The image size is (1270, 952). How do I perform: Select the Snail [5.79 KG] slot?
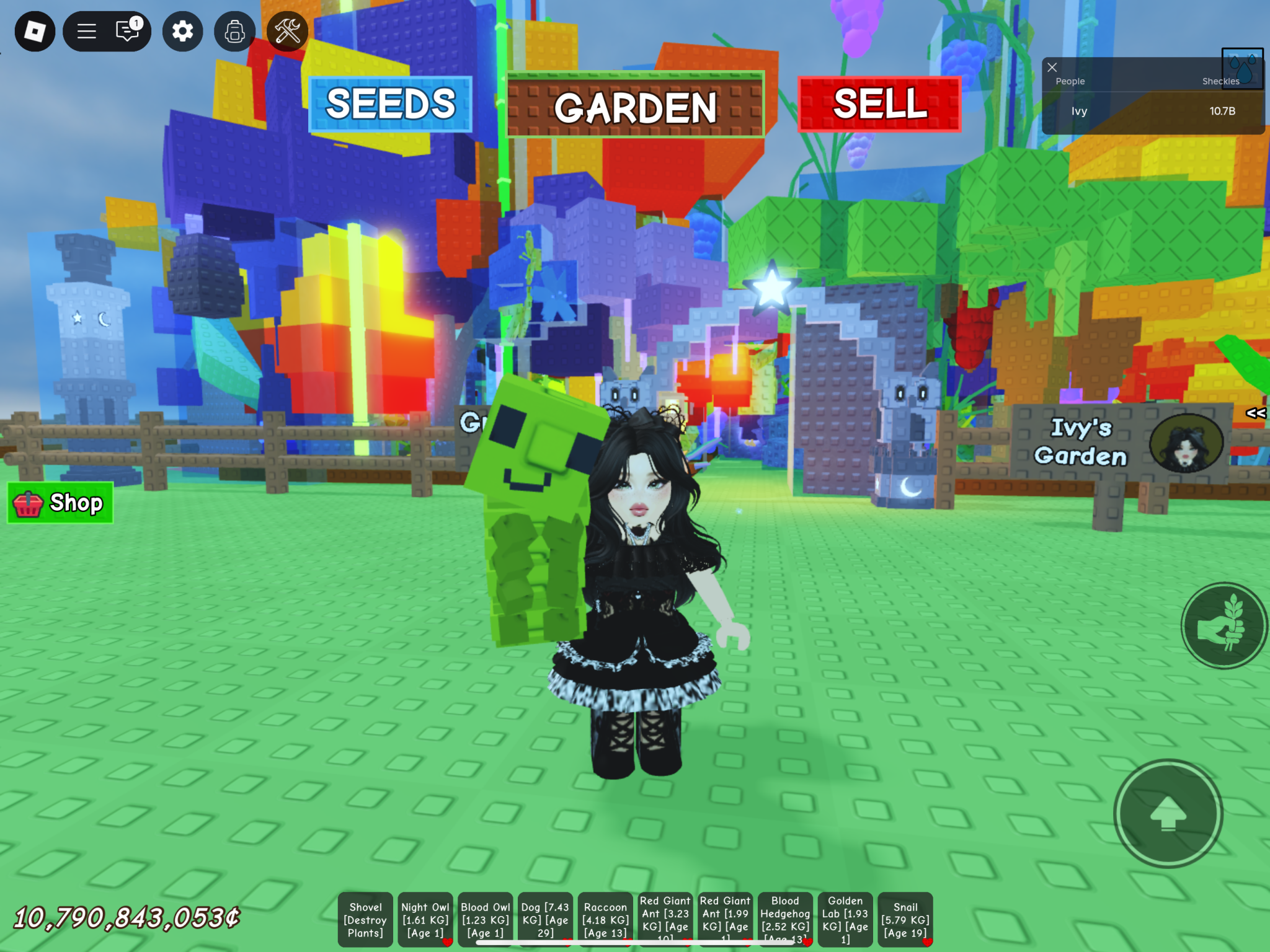click(x=905, y=920)
